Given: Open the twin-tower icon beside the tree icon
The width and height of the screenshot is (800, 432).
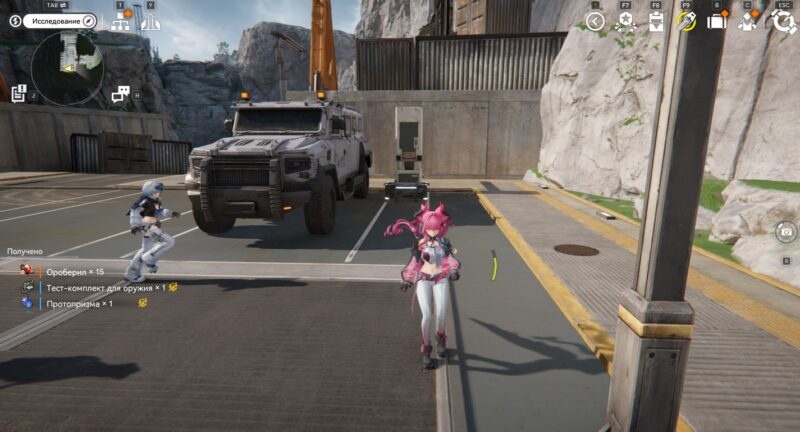Looking at the screenshot, I should [x=151, y=22].
